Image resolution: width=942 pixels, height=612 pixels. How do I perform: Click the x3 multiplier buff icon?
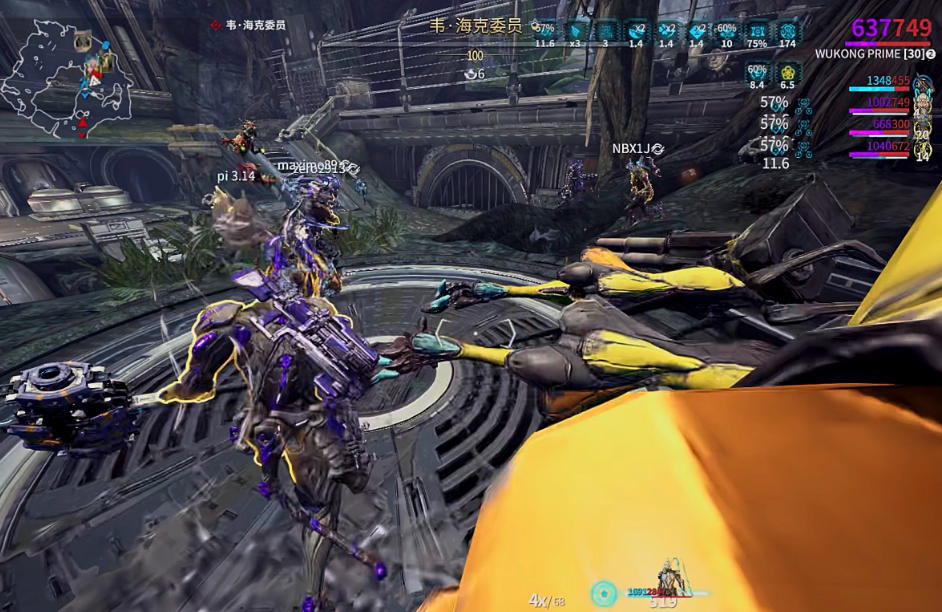[x=576, y=31]
